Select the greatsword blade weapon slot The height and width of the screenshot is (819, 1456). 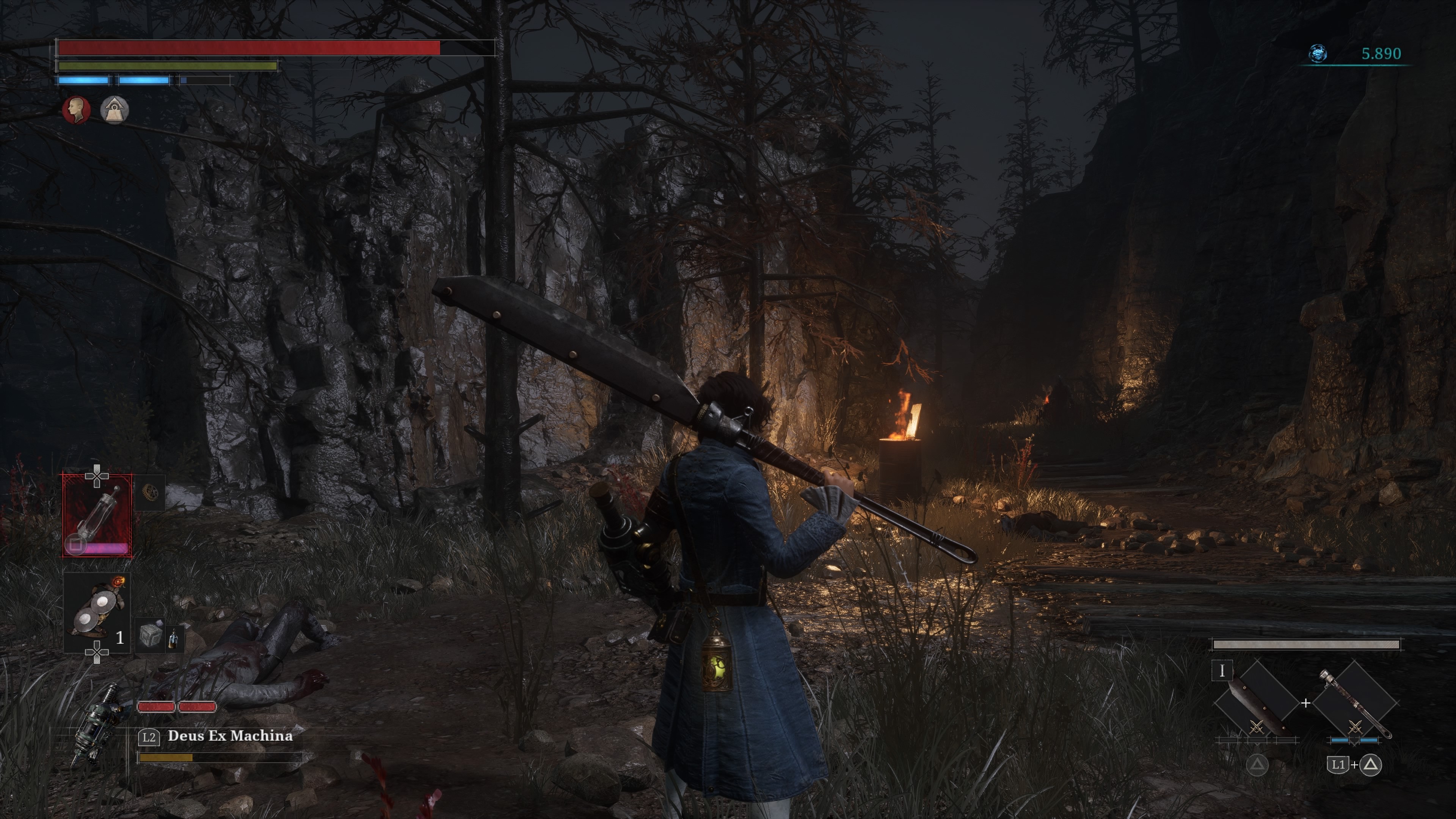point(1257,704)
